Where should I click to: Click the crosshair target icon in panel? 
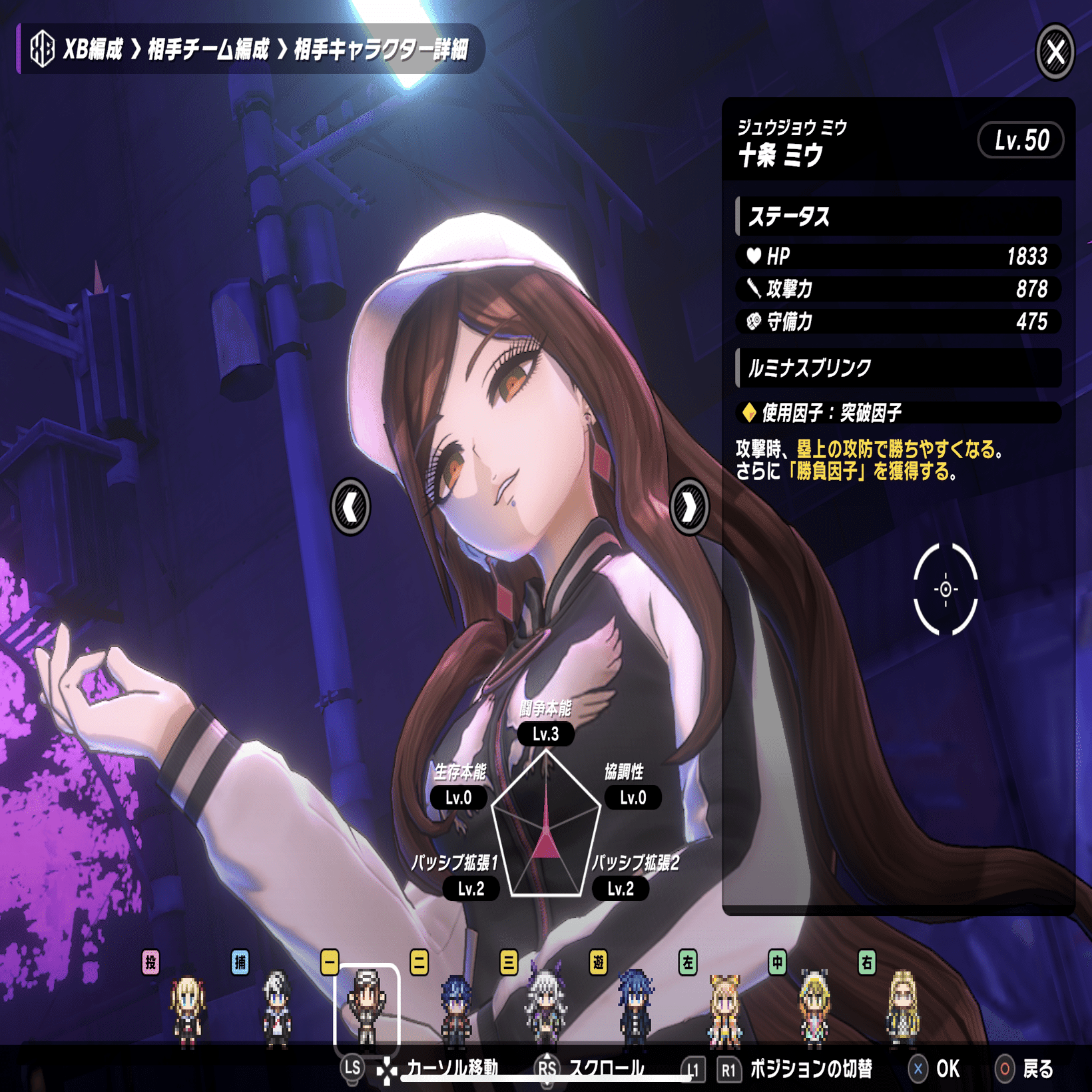pos(945,589)
